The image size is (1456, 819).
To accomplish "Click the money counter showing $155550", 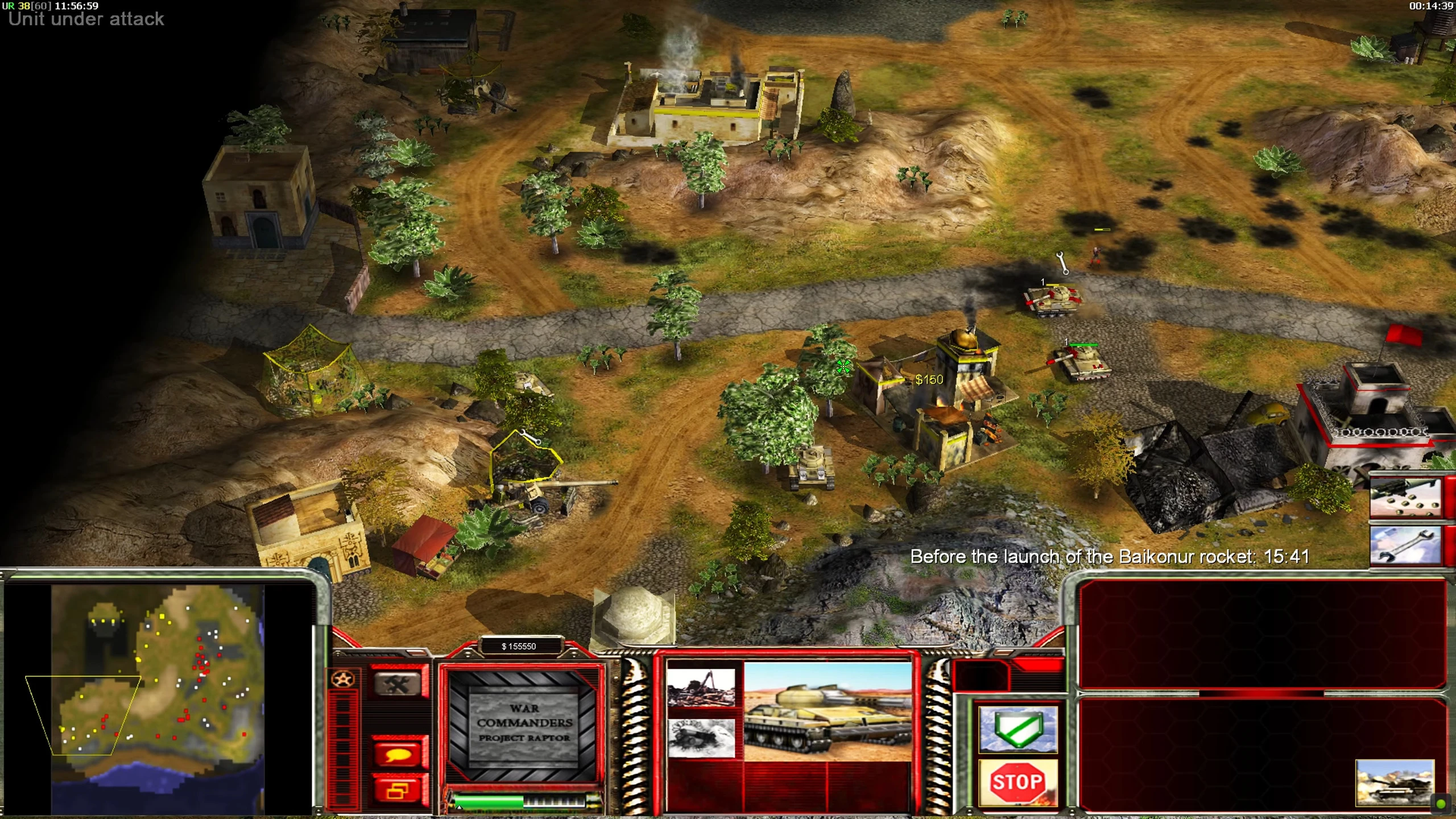I will click(x=520, y=647).
